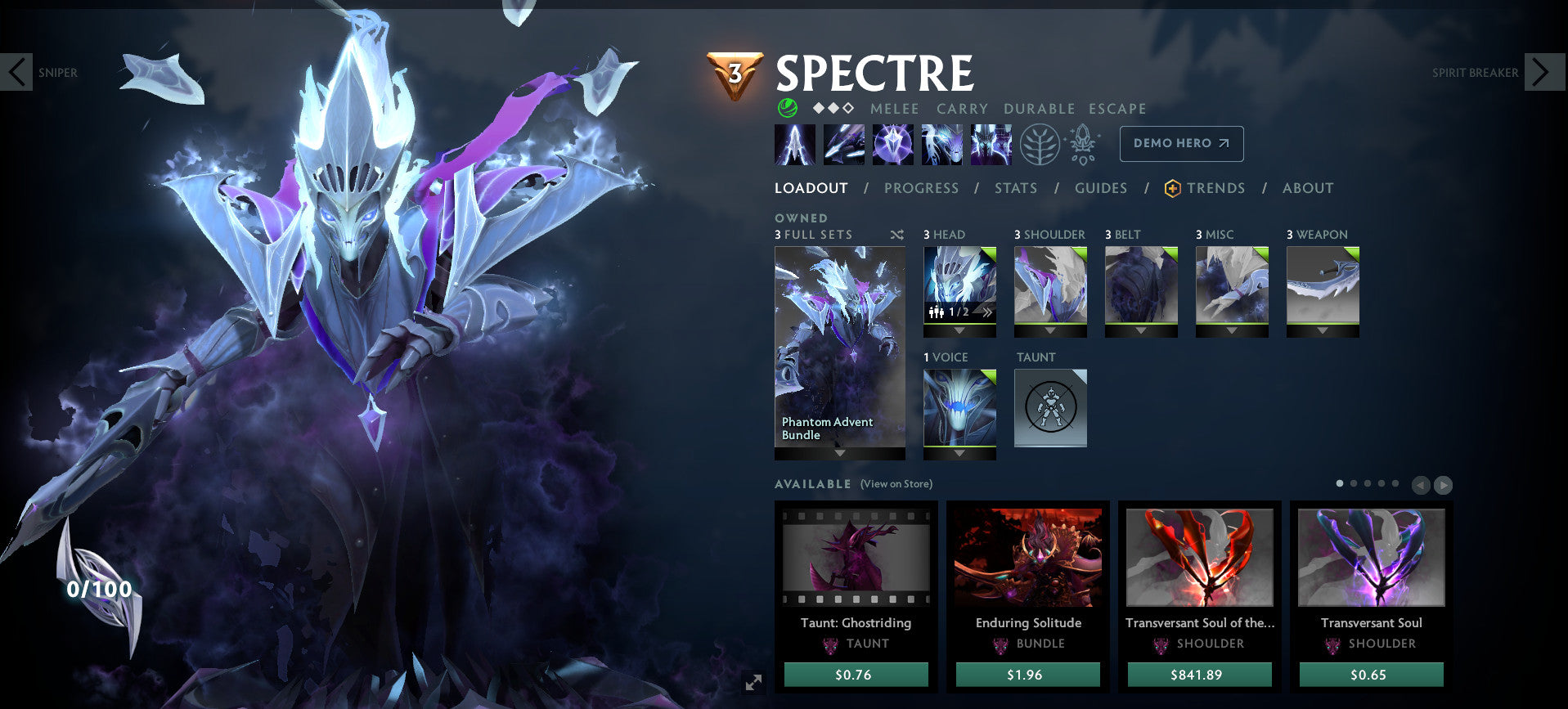The height and width of the screenshot is (709, 1568).
Task: Open the View on Store link
Action: (896, 484)
